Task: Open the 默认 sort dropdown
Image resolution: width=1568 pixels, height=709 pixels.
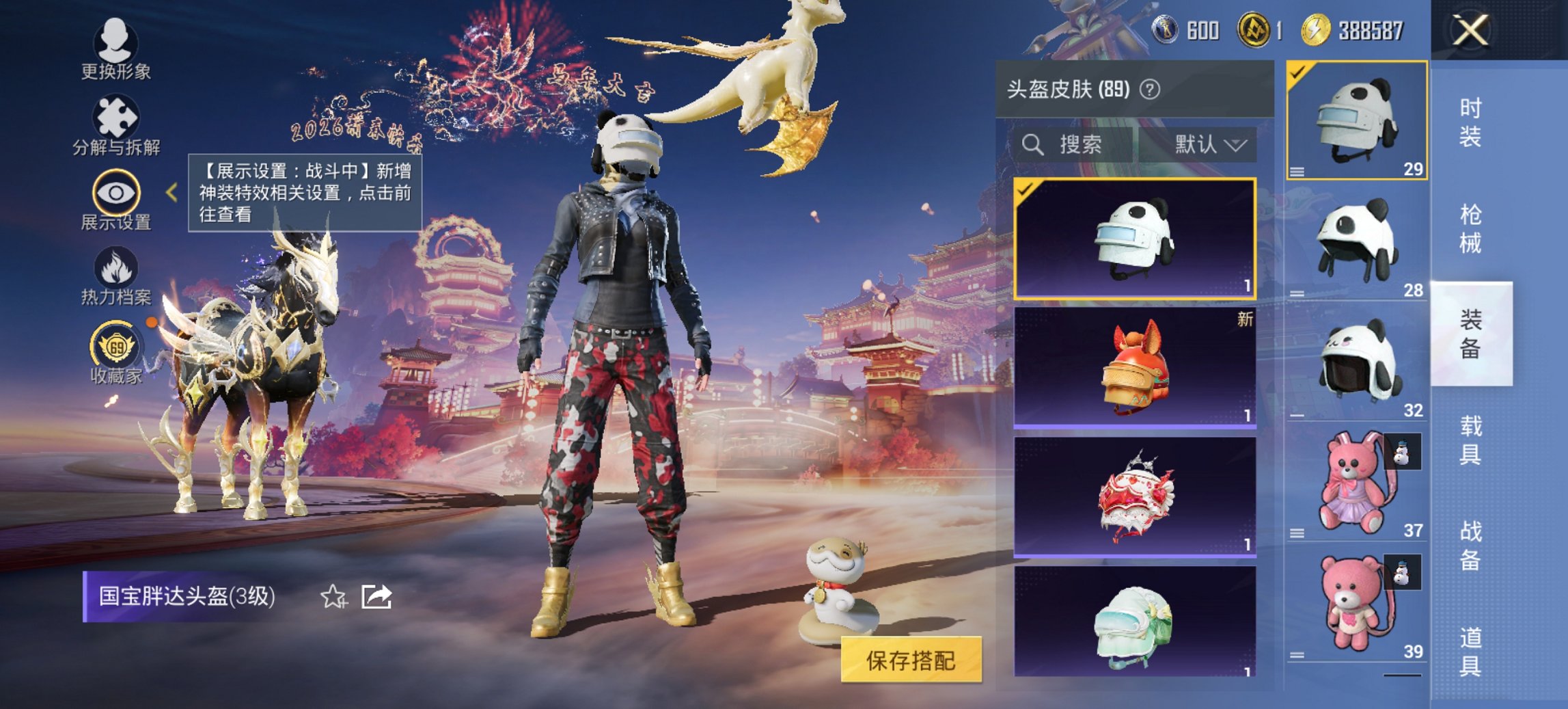Action: click(x=1207, y=145)
